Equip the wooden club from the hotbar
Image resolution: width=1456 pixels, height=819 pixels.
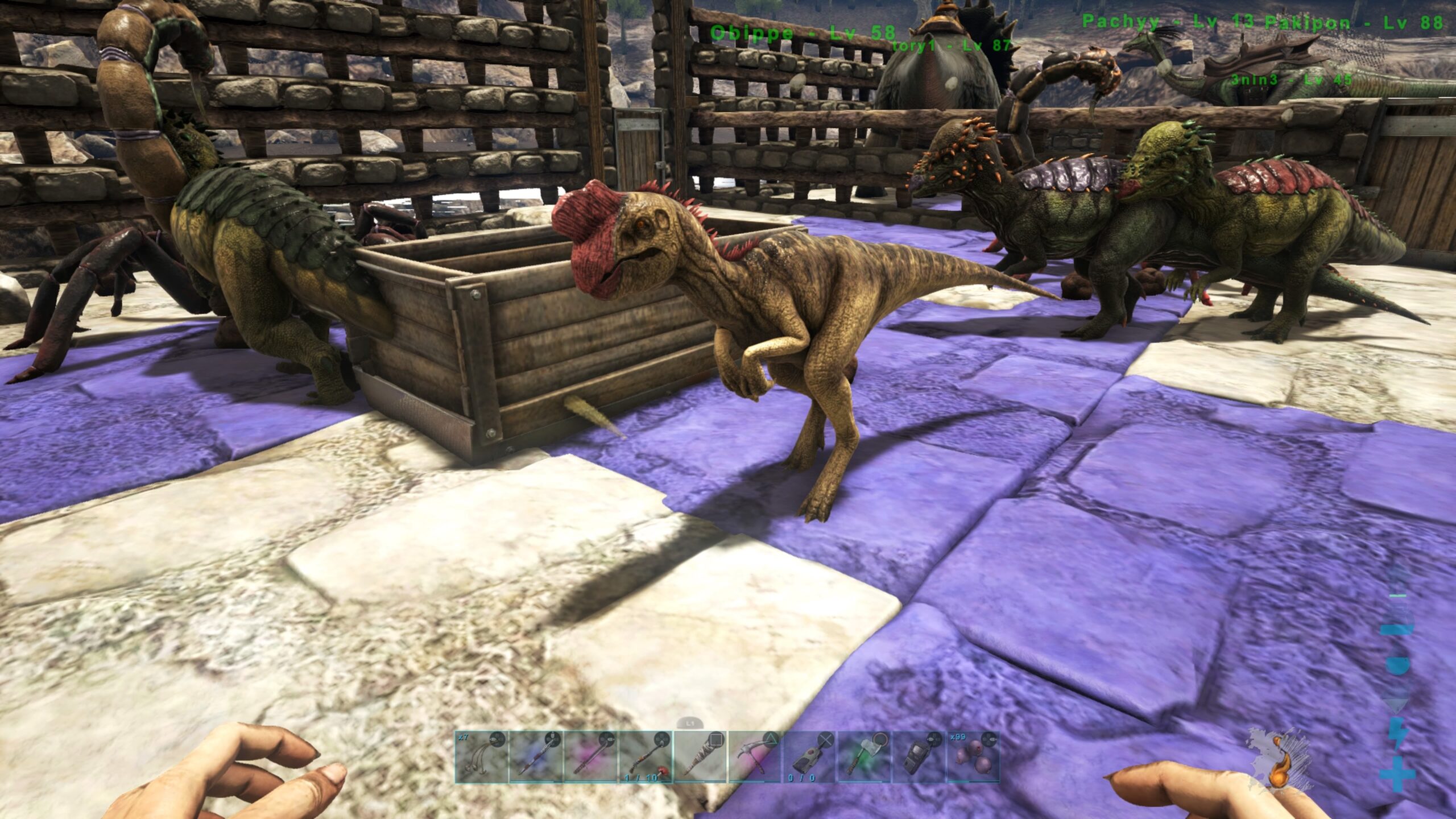[x=700, y=757]
